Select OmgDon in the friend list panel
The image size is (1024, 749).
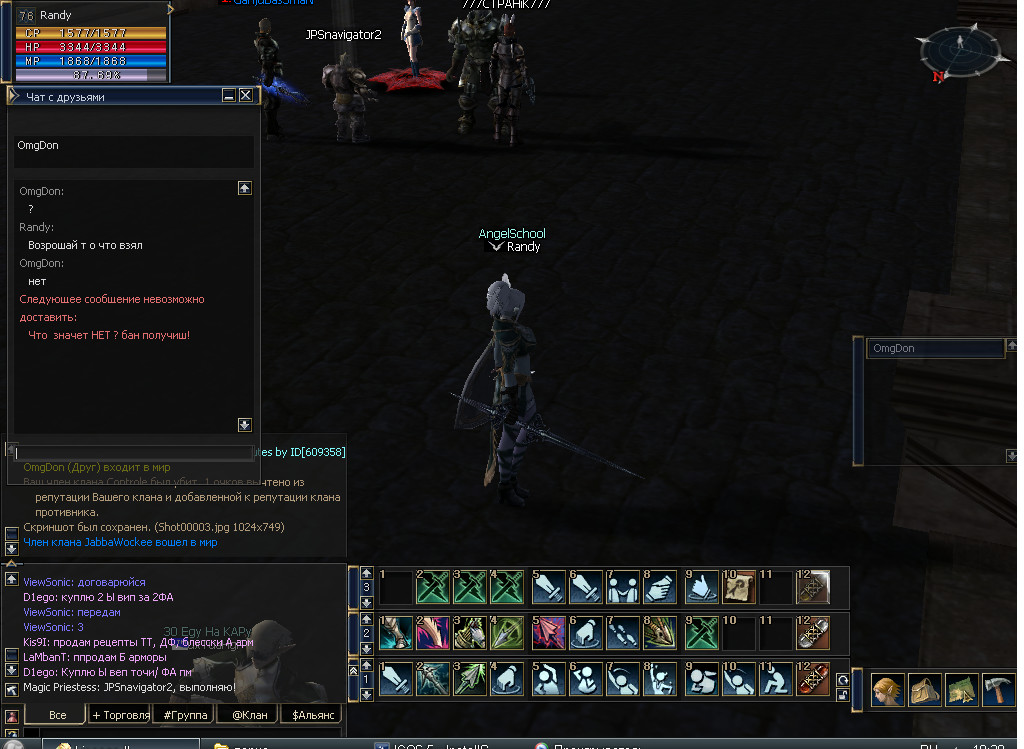pyautogui.click(x=934, y=349)
